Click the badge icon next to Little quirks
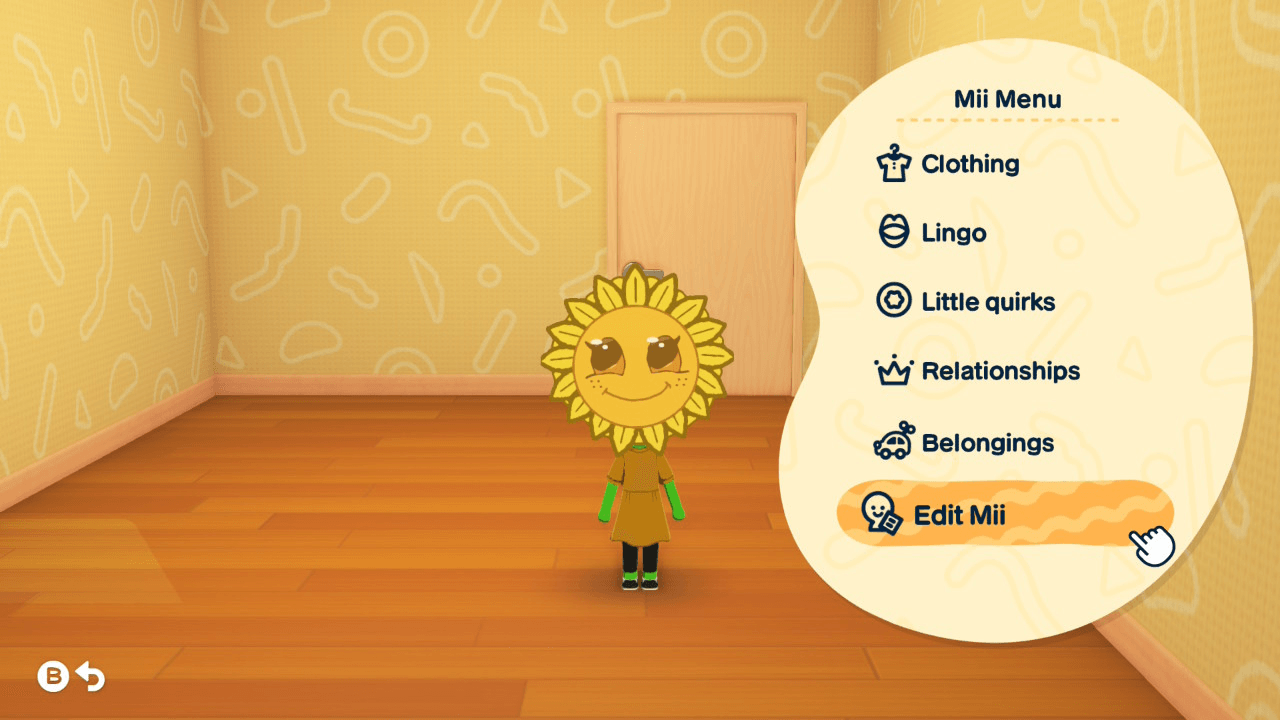This screenshot has width=1280, height=720. pyautogui.click(x=895, y=301)
